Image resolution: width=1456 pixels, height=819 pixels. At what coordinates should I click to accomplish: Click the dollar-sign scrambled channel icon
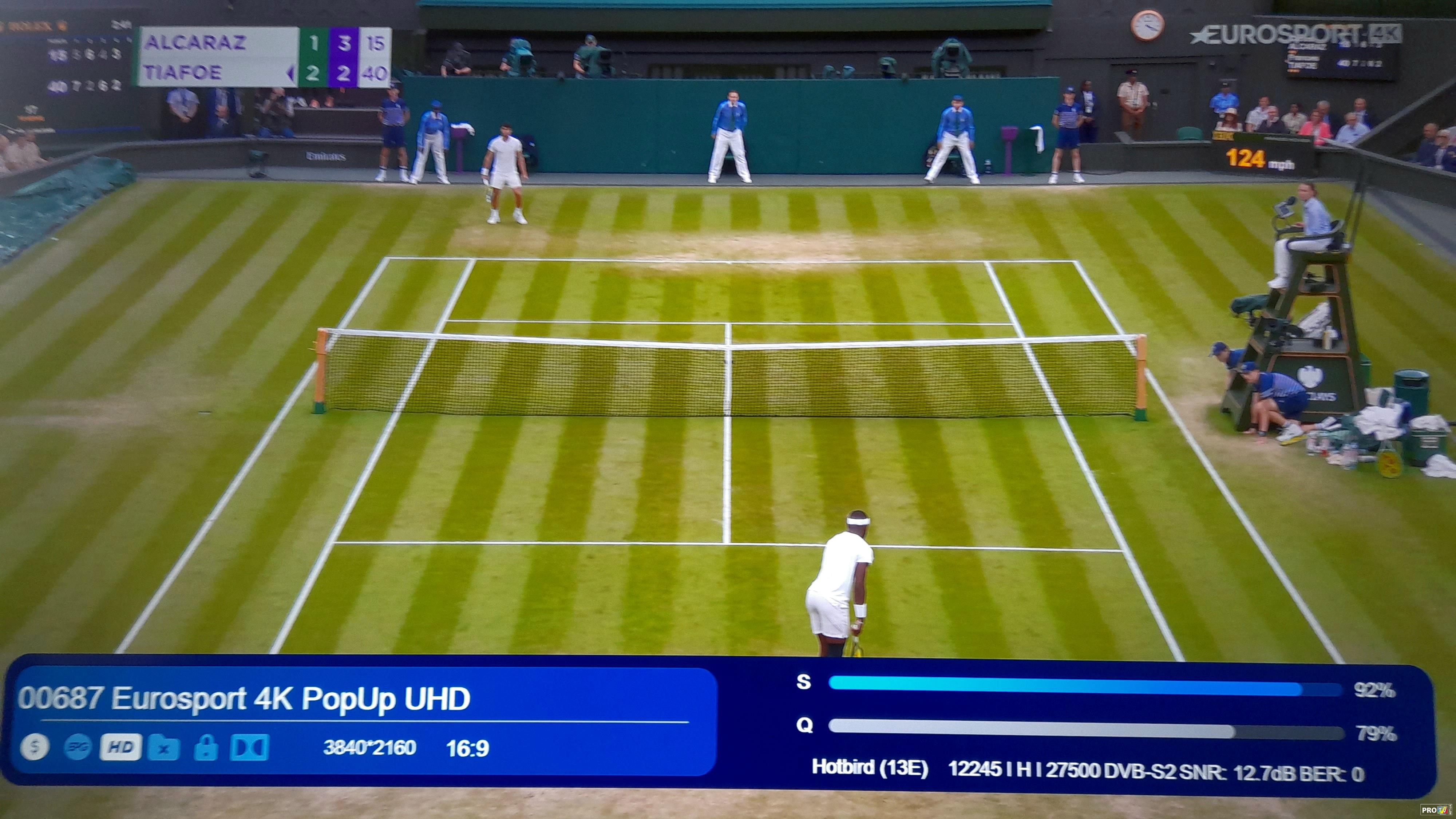(35, 747)
